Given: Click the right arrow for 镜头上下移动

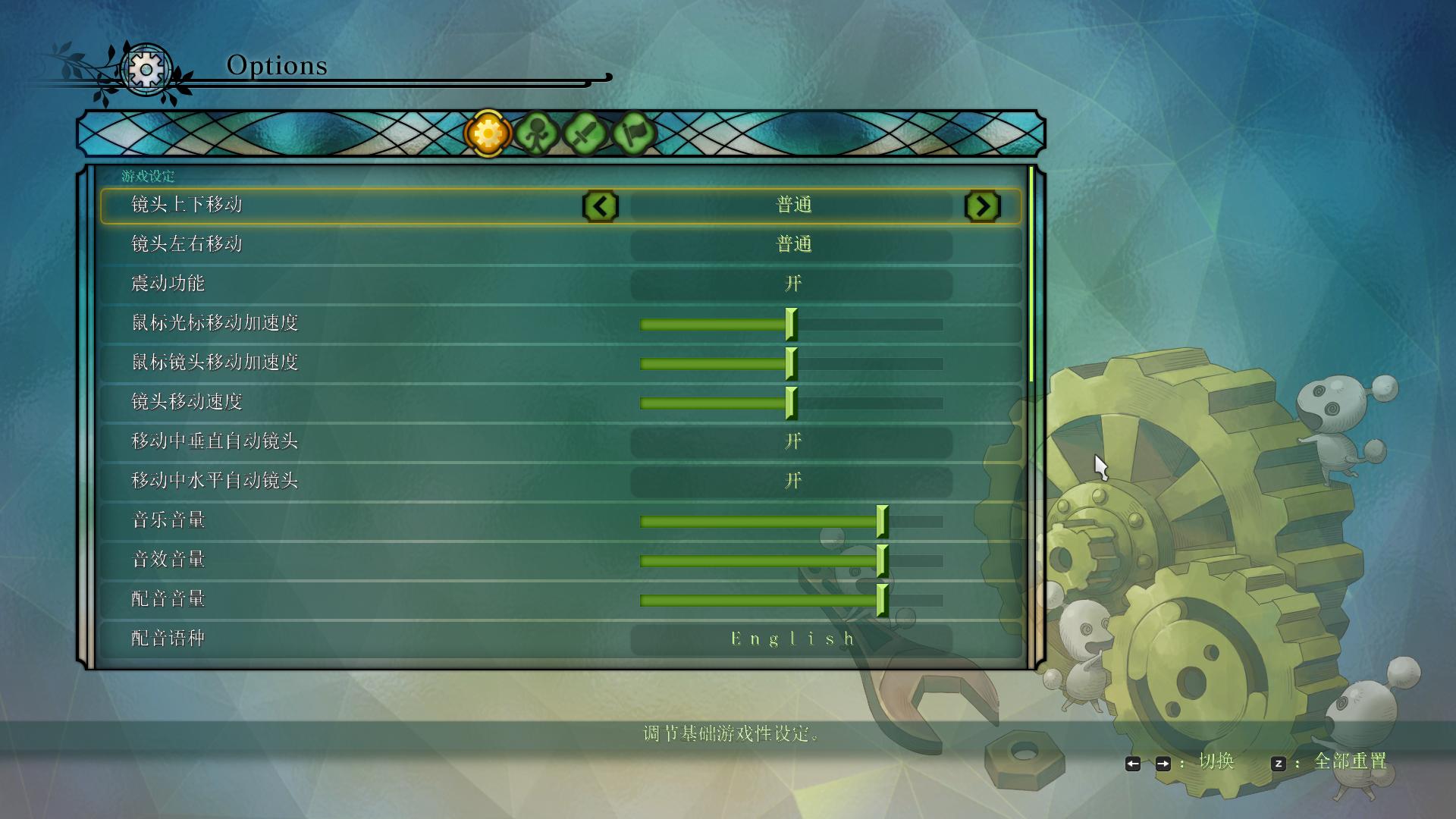Looking at the screenshot, I should point(982,206).
